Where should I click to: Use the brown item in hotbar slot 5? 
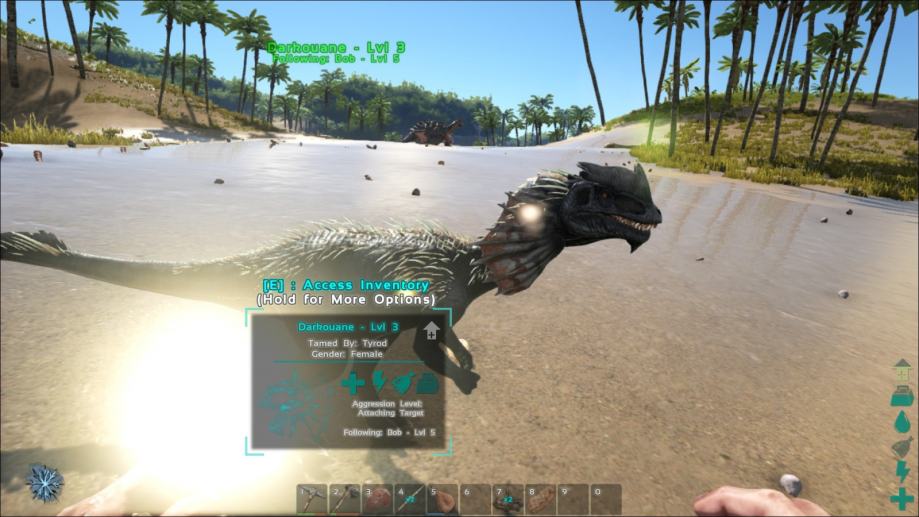[442, 499]
